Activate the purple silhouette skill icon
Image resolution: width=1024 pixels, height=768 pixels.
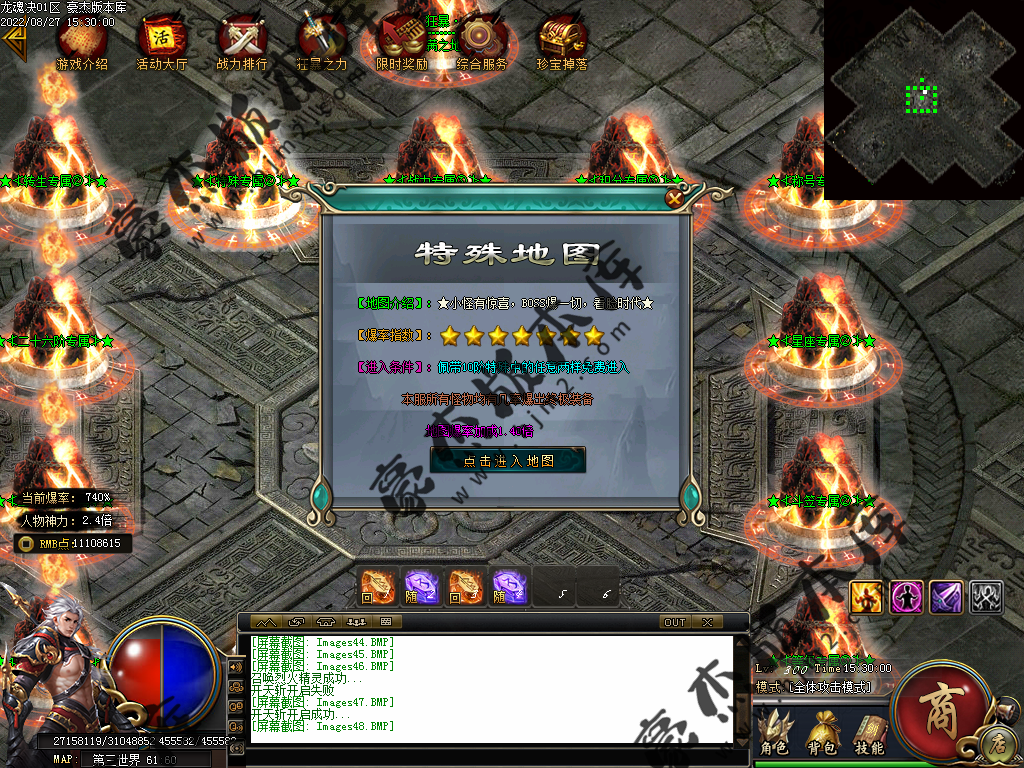coord(906,597)
